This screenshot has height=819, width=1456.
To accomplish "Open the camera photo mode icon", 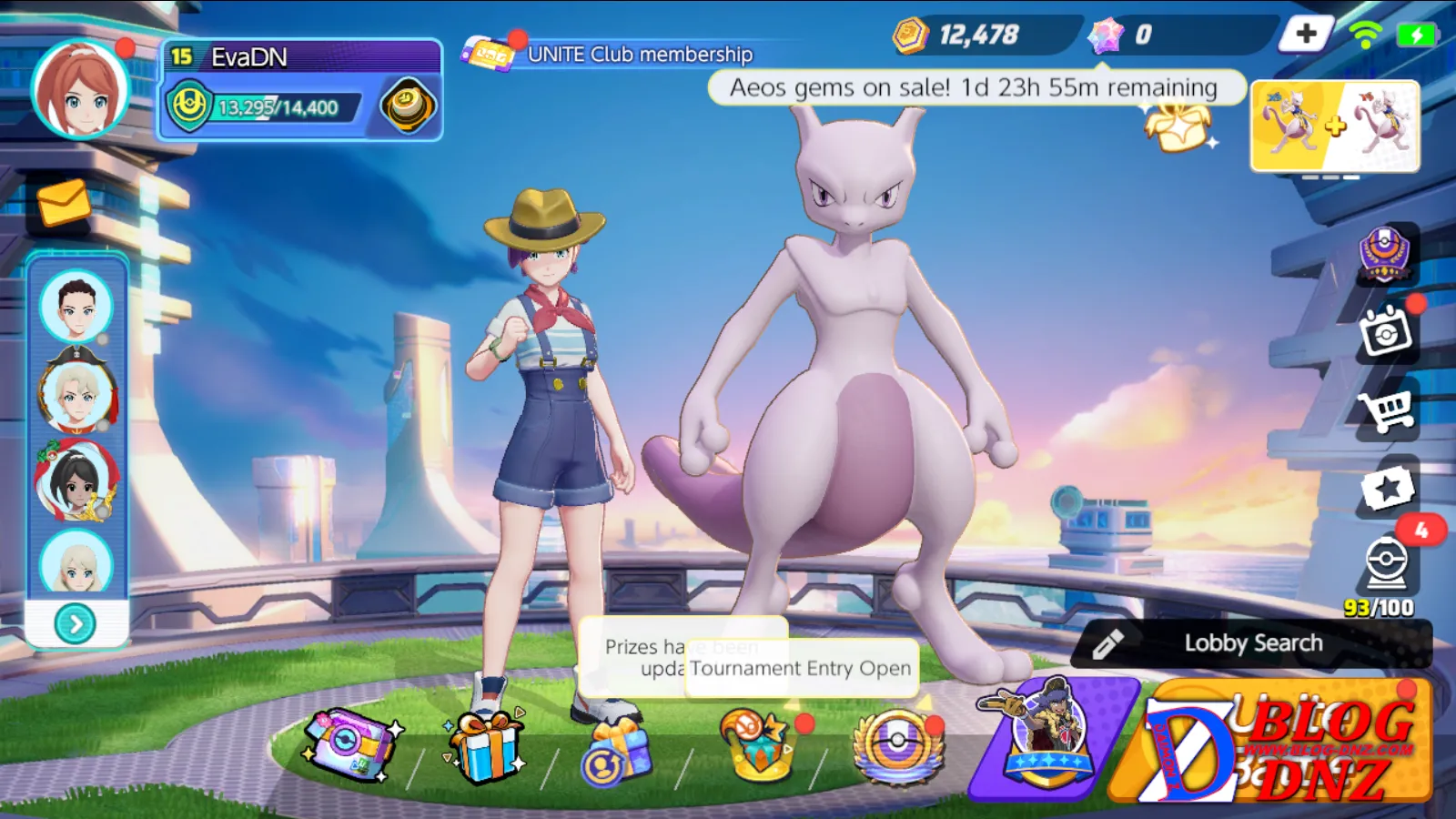I will click(1386, 333).
